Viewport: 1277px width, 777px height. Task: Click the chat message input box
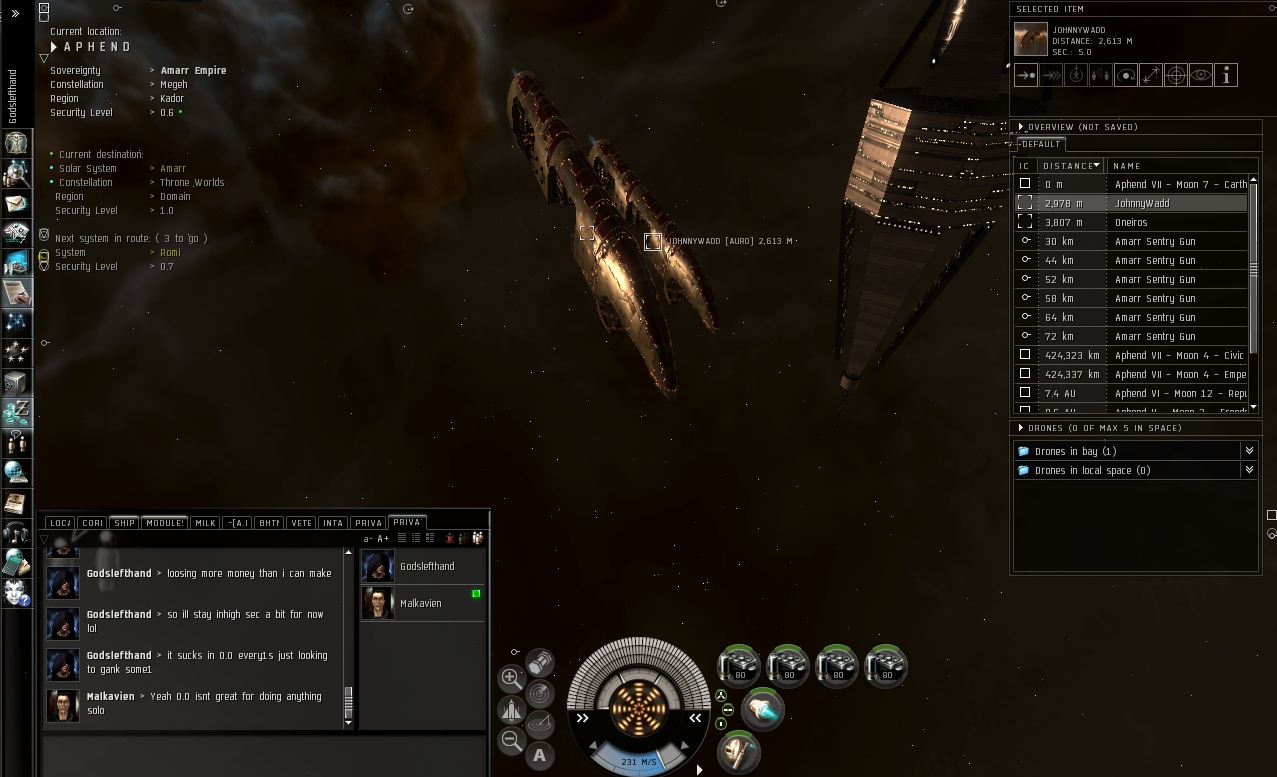tap(265, 753)
